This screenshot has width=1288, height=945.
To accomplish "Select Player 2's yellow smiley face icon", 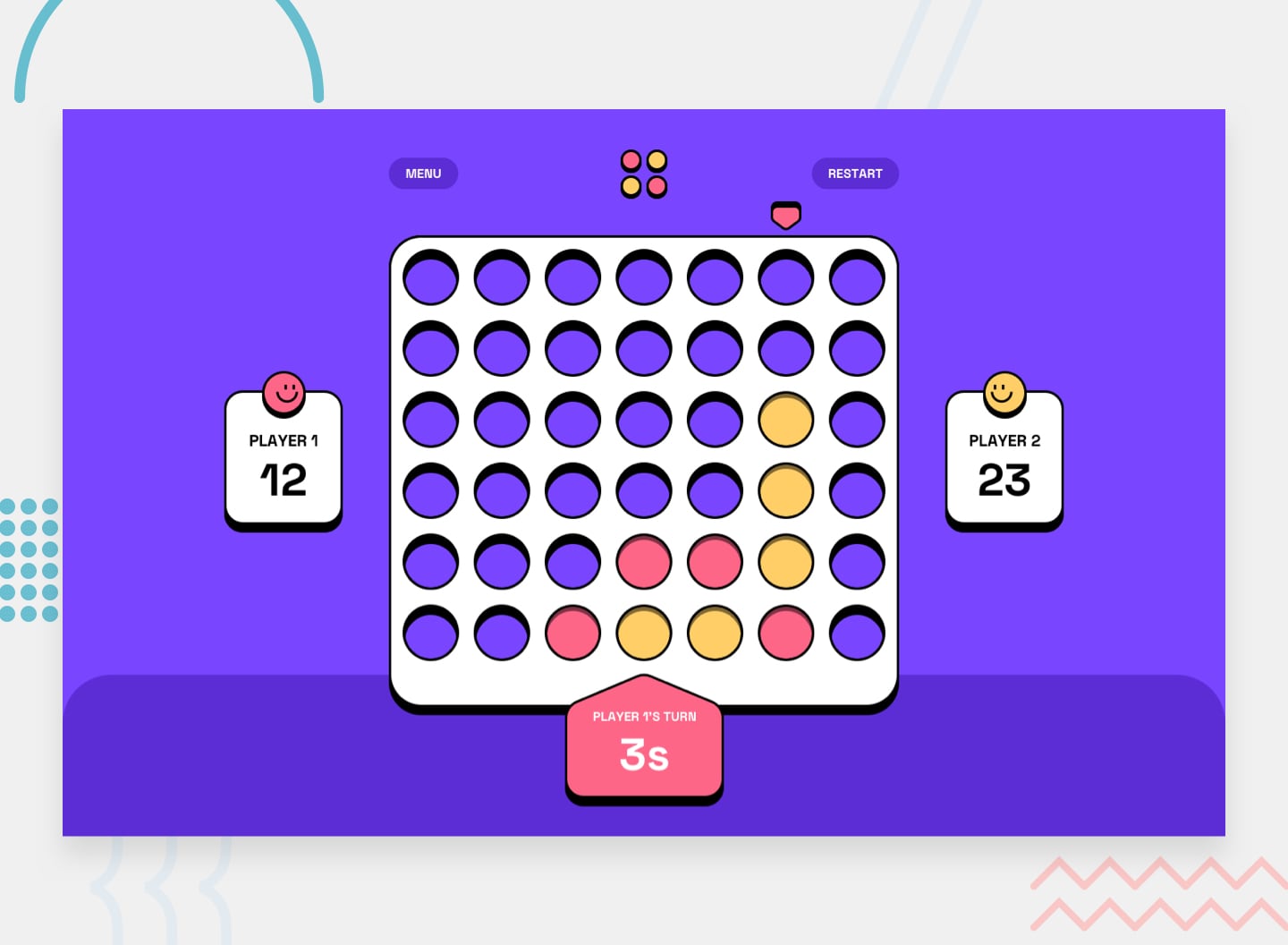I will [1004, 394].
